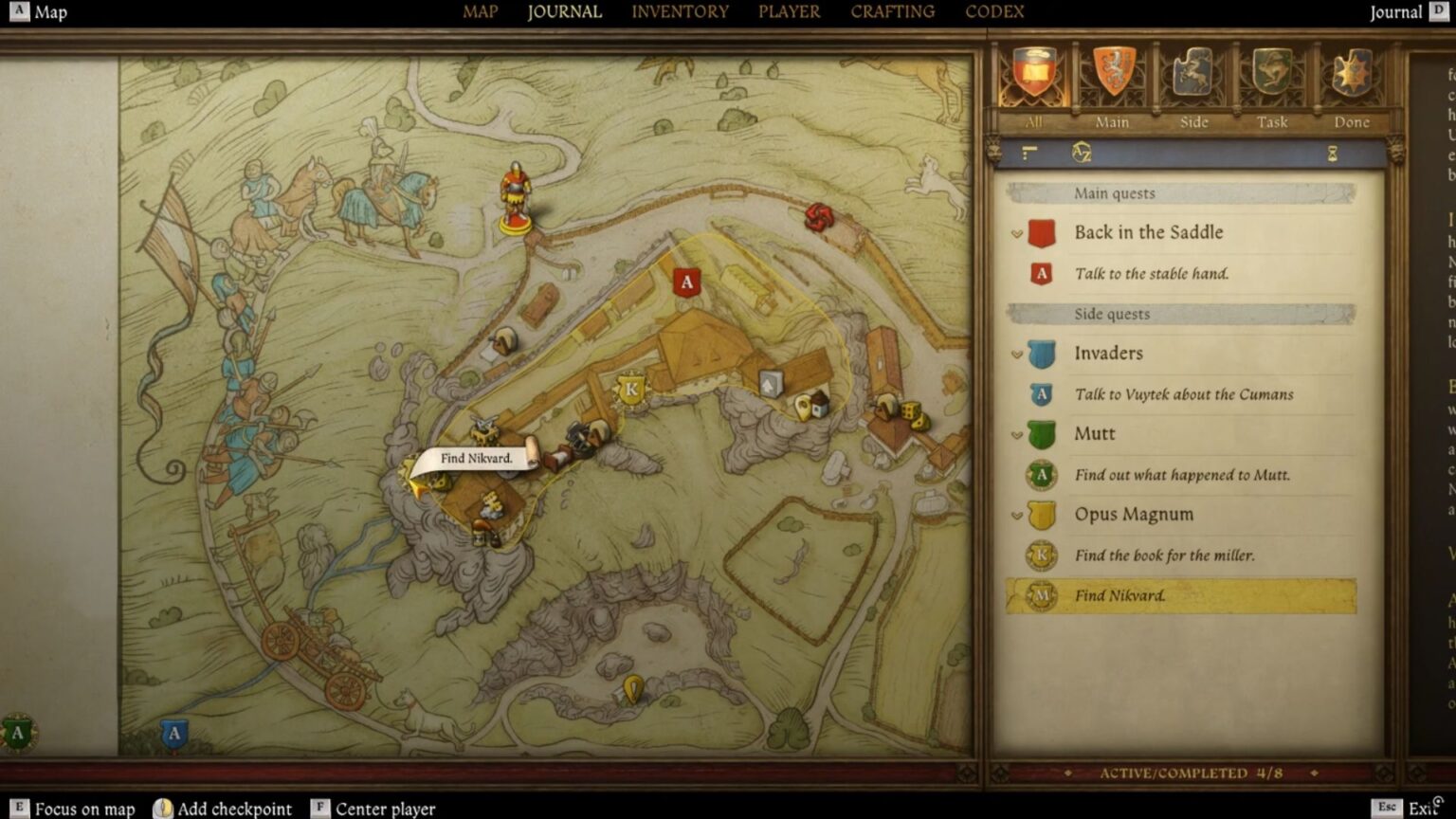Switch to the MAP tab
1456x819 pixels.
pyautogui.click(x=480, y=12)
